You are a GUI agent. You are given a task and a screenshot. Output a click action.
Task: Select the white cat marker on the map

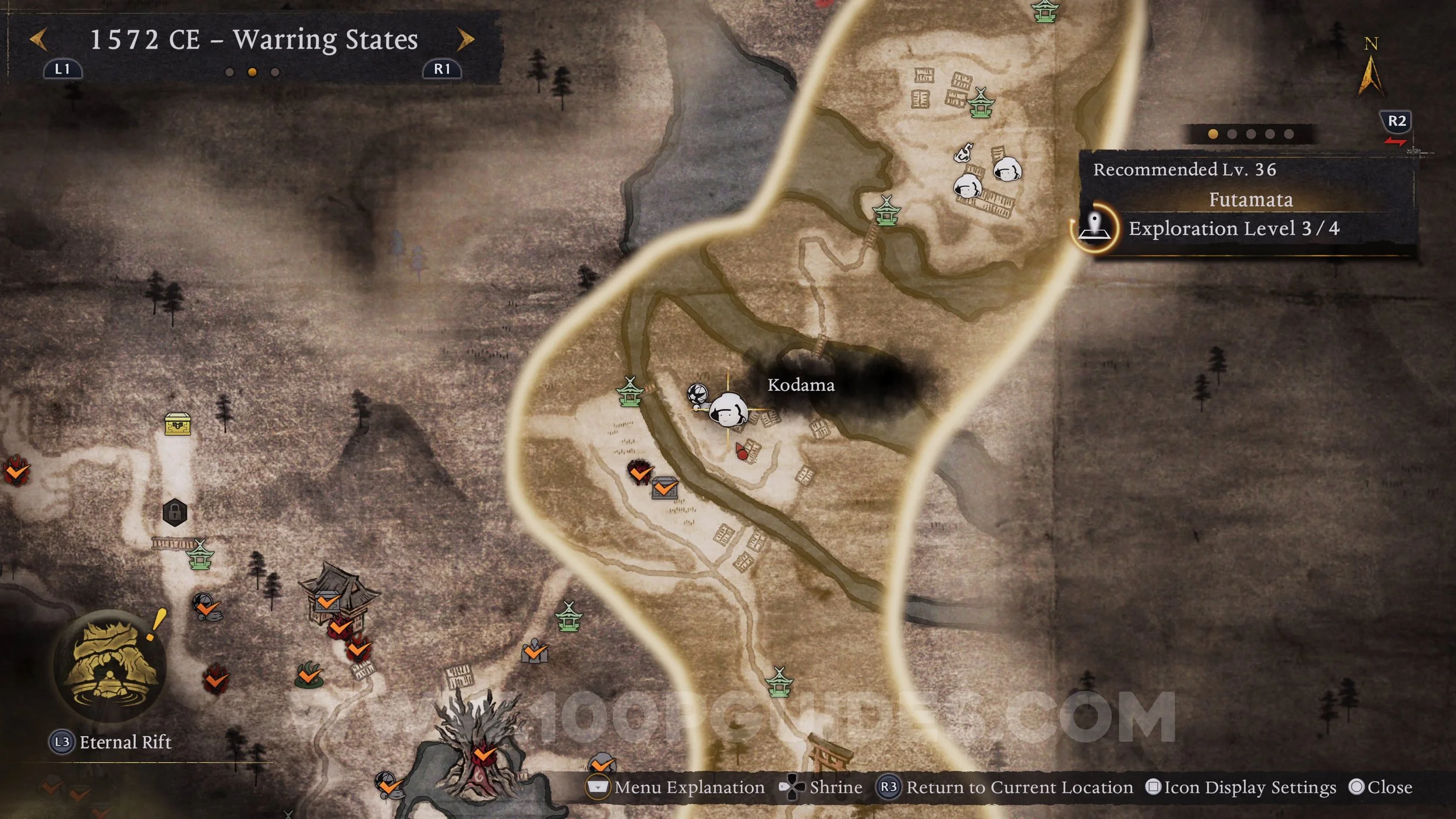click(963, 153)
